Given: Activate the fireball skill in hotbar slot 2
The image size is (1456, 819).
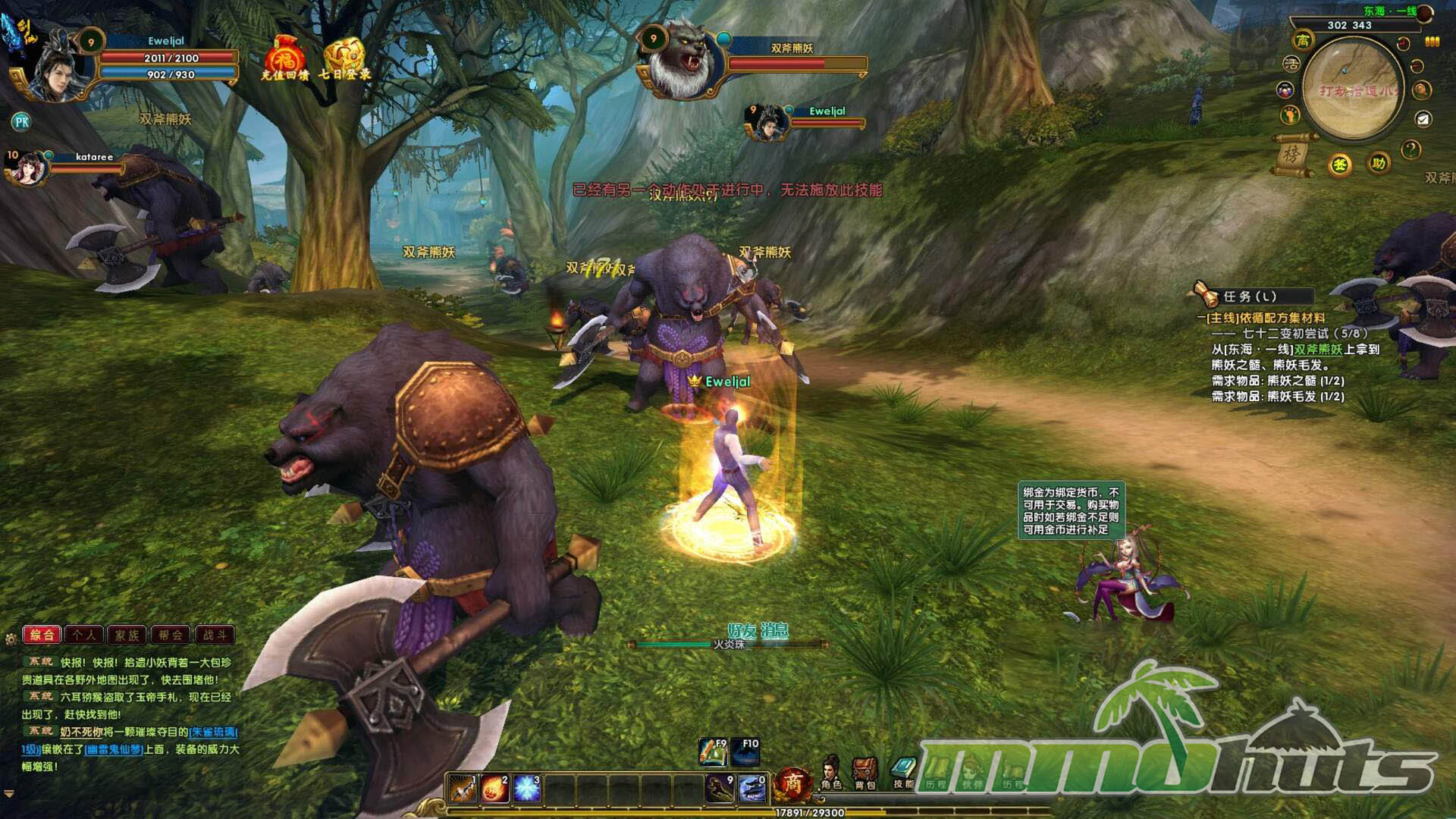Looking at the screenshot, I should (494, 789).
